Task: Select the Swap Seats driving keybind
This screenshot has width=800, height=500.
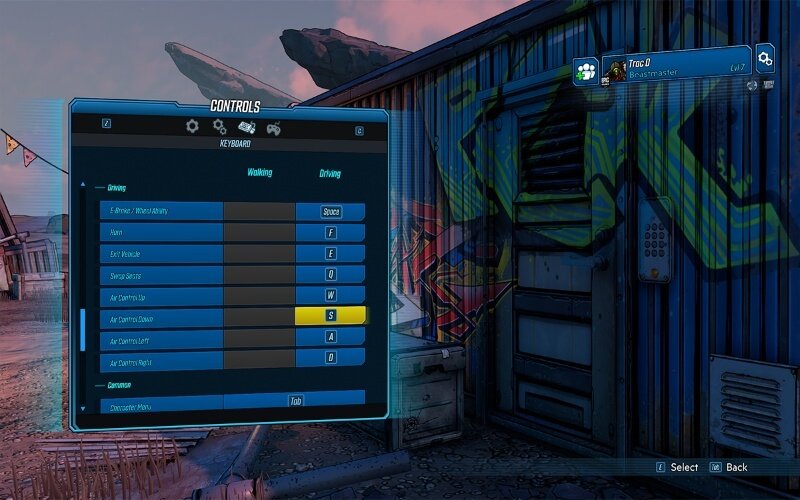Action: [x=330, y=275]
